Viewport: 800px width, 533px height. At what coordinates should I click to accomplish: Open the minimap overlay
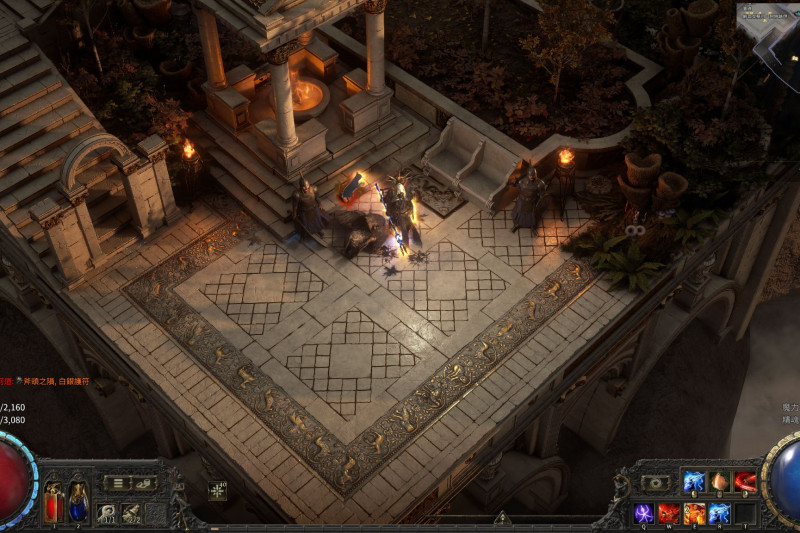tap(768, 22)
